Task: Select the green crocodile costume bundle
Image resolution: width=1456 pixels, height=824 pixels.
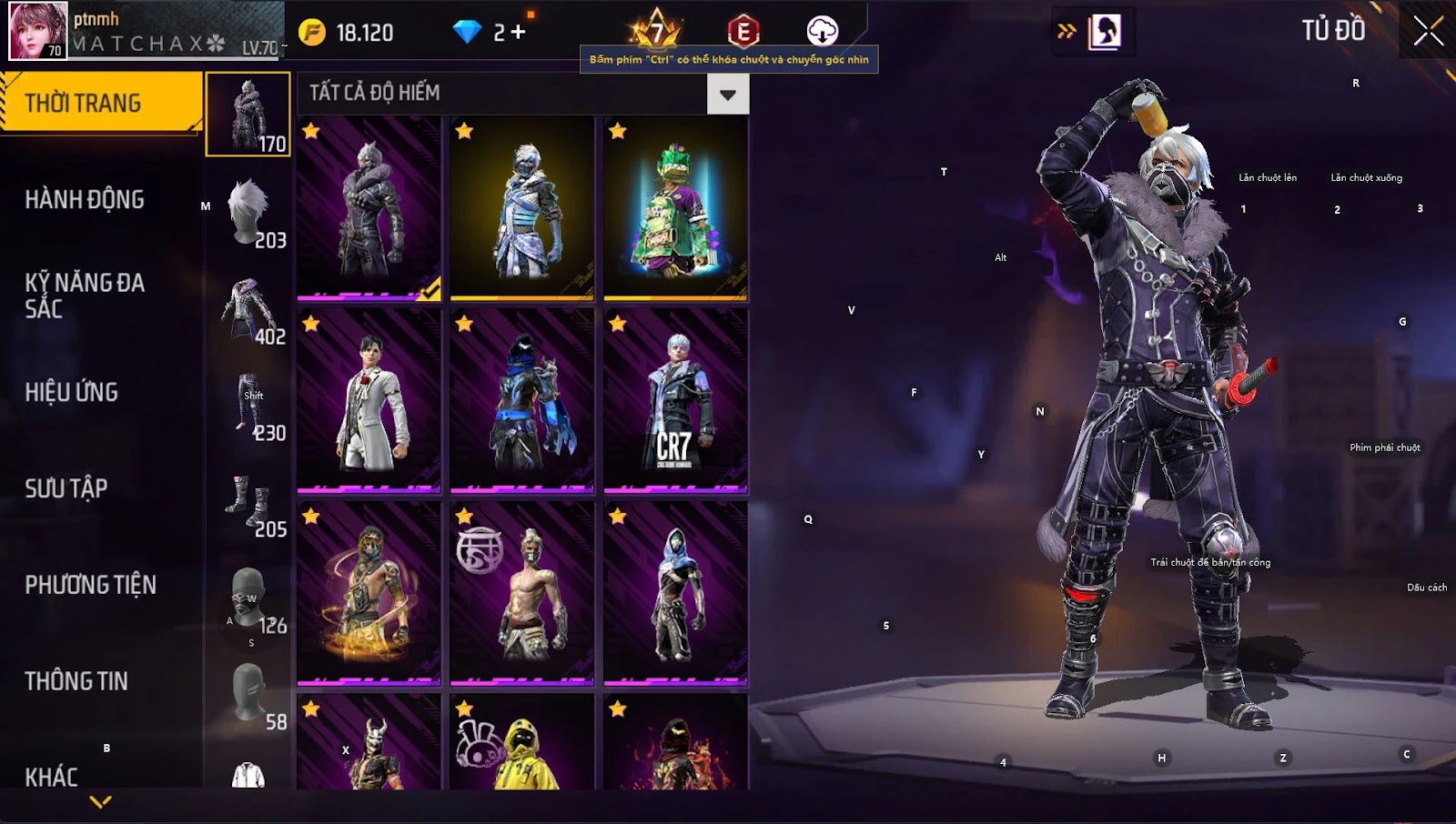Action: [x=675, y=207]
